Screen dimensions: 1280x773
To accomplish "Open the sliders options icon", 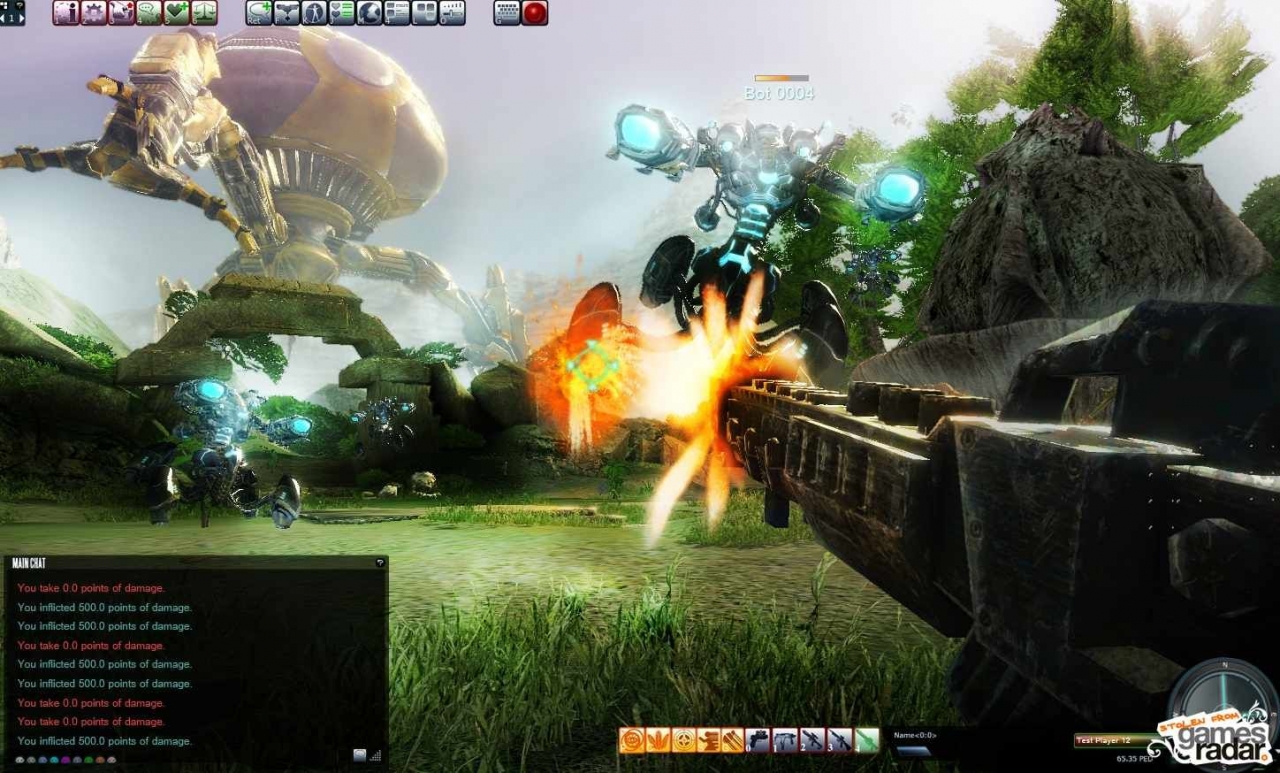I will [x=452, y=13].
